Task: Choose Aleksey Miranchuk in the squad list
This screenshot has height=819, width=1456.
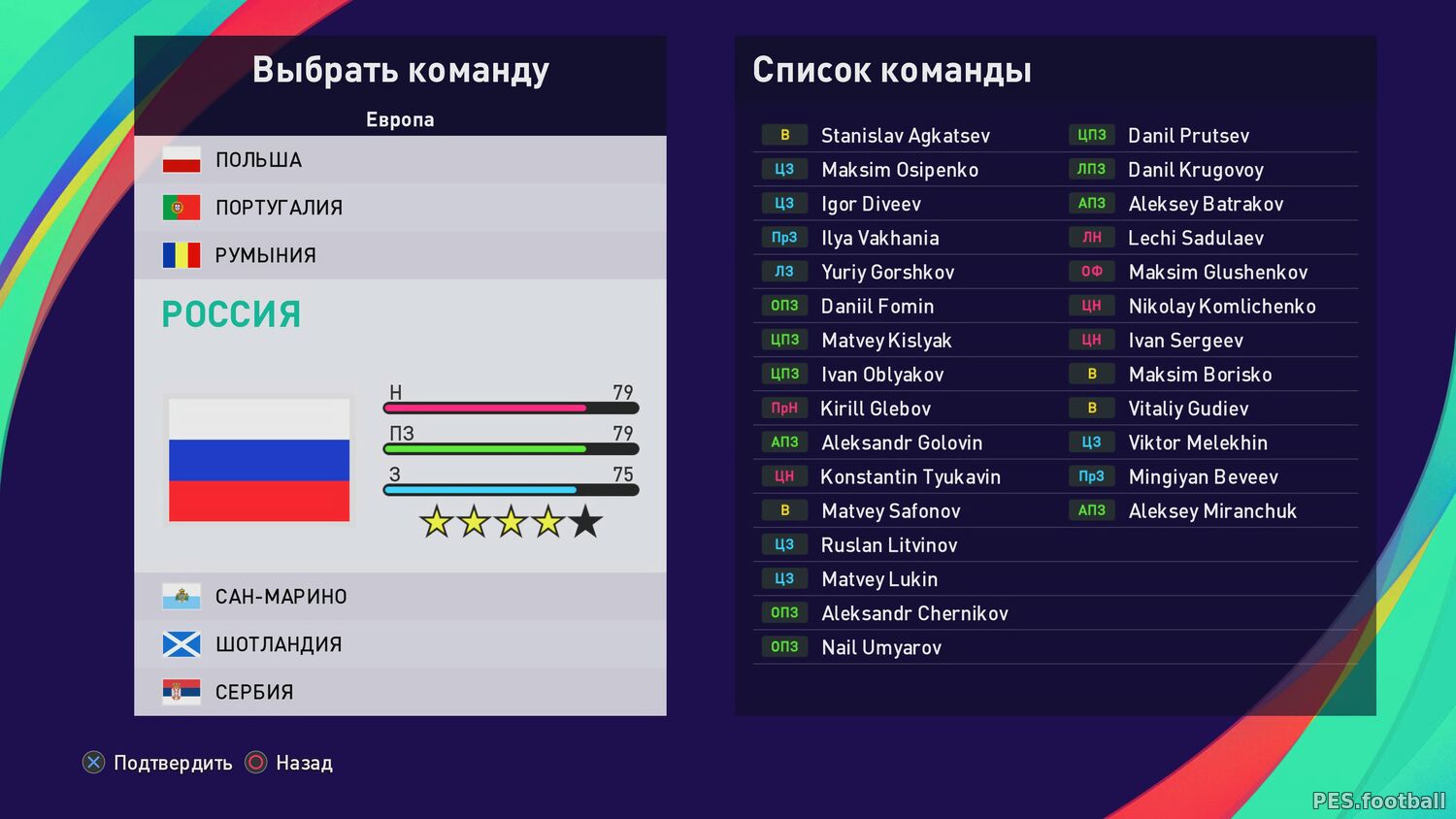Action: [1212, 511]
